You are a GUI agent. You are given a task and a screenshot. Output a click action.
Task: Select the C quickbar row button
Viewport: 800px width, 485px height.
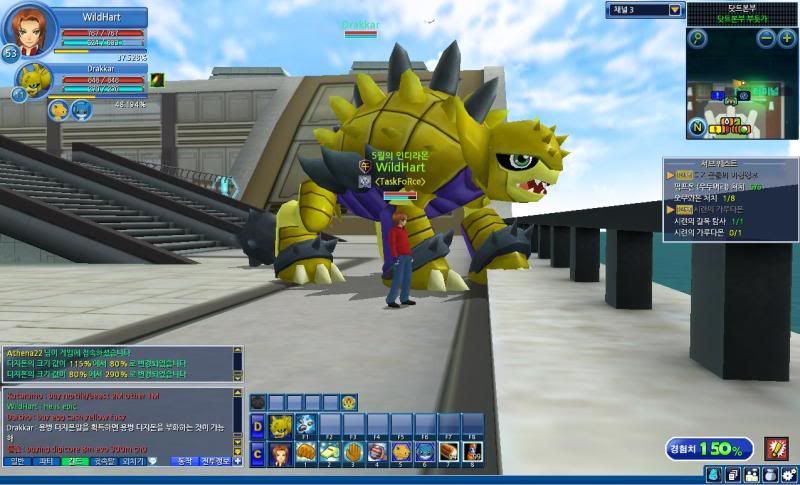coord(257,454)
